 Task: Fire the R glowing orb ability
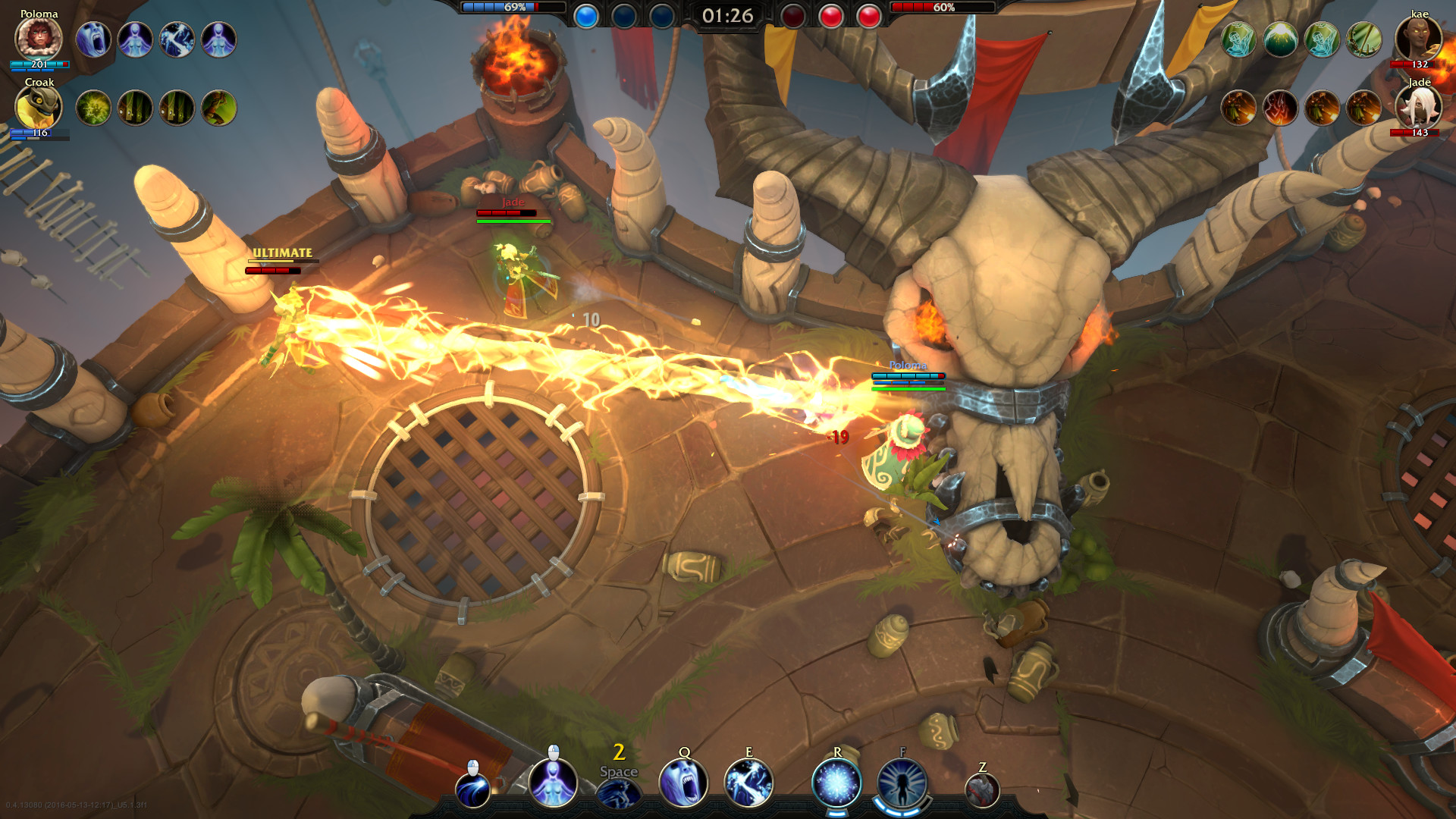836,783
